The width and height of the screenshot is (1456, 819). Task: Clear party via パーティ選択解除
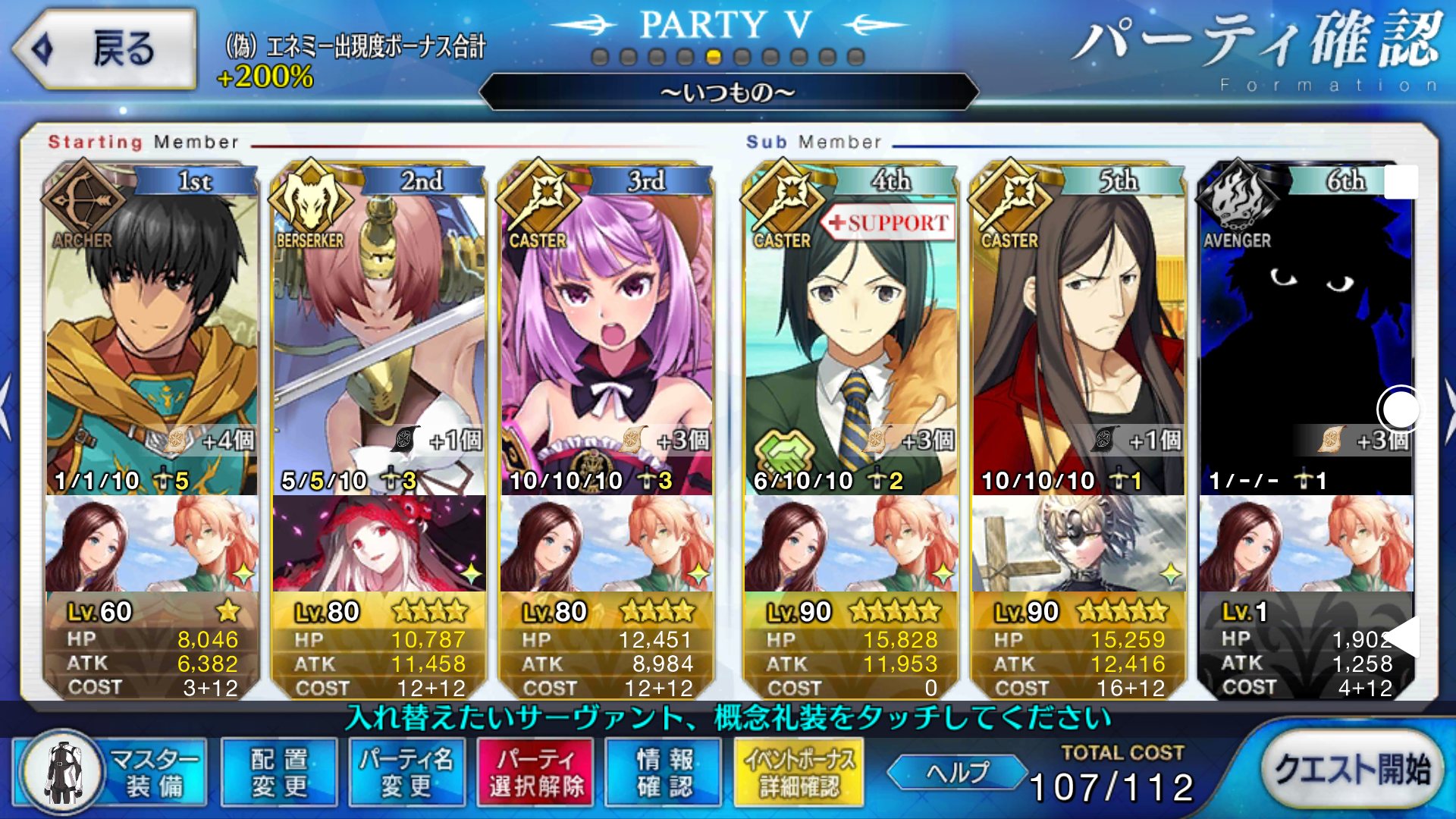pyautogui.click(x=535, y=773)
